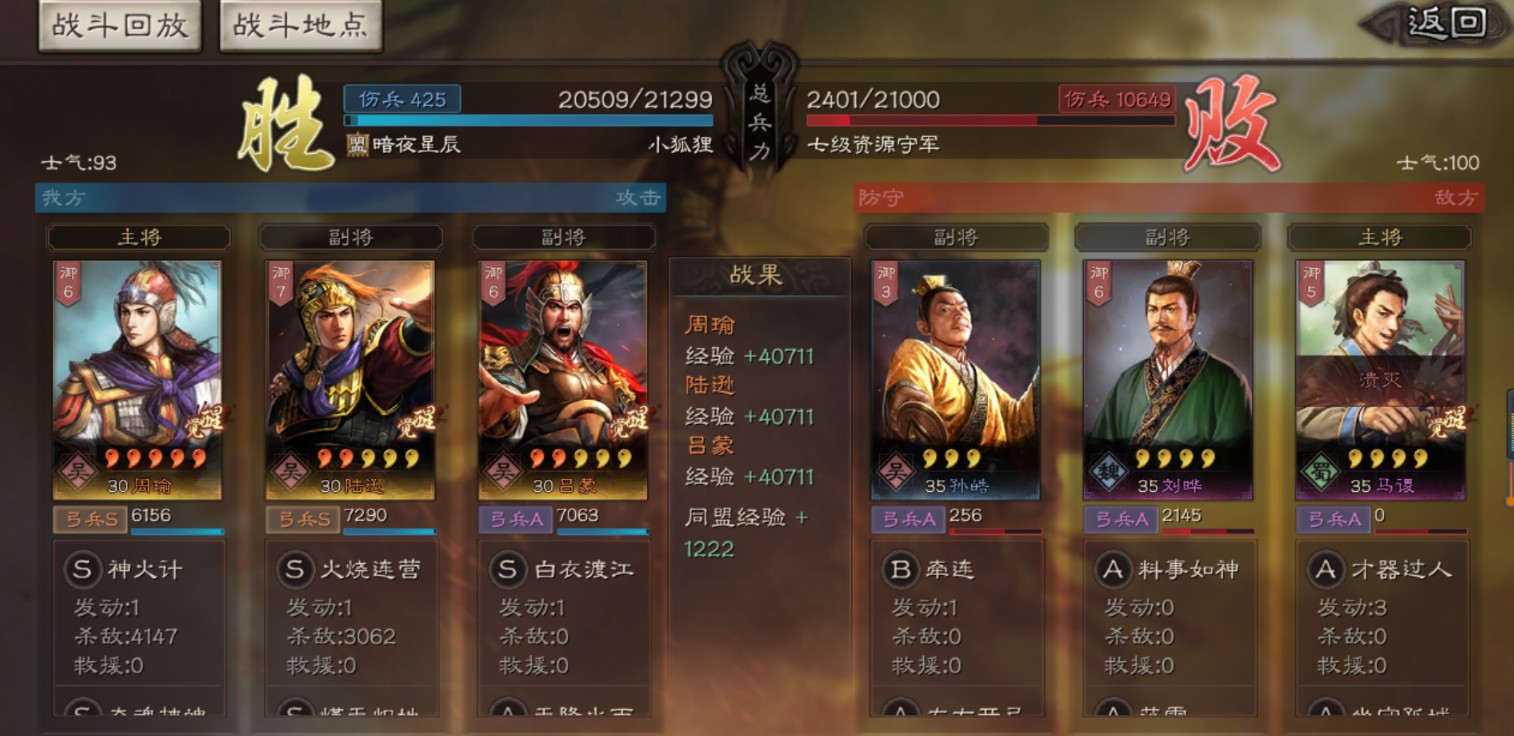
Task: Click the 弓兵A tag on 孙皓's card
Action: point(908,520)
